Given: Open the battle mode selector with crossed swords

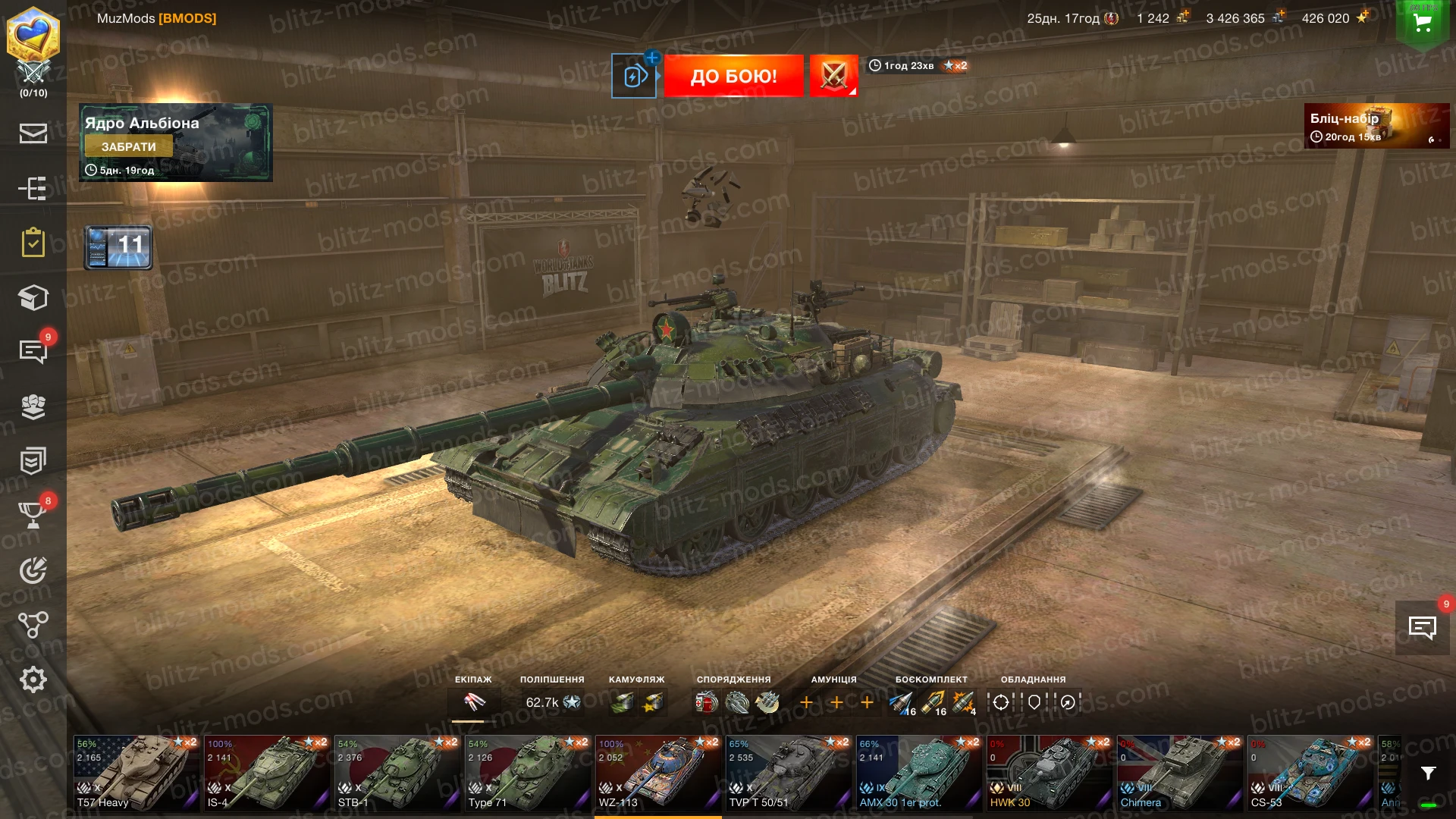Looking at the screenshot, I should [x=833, y=76].
